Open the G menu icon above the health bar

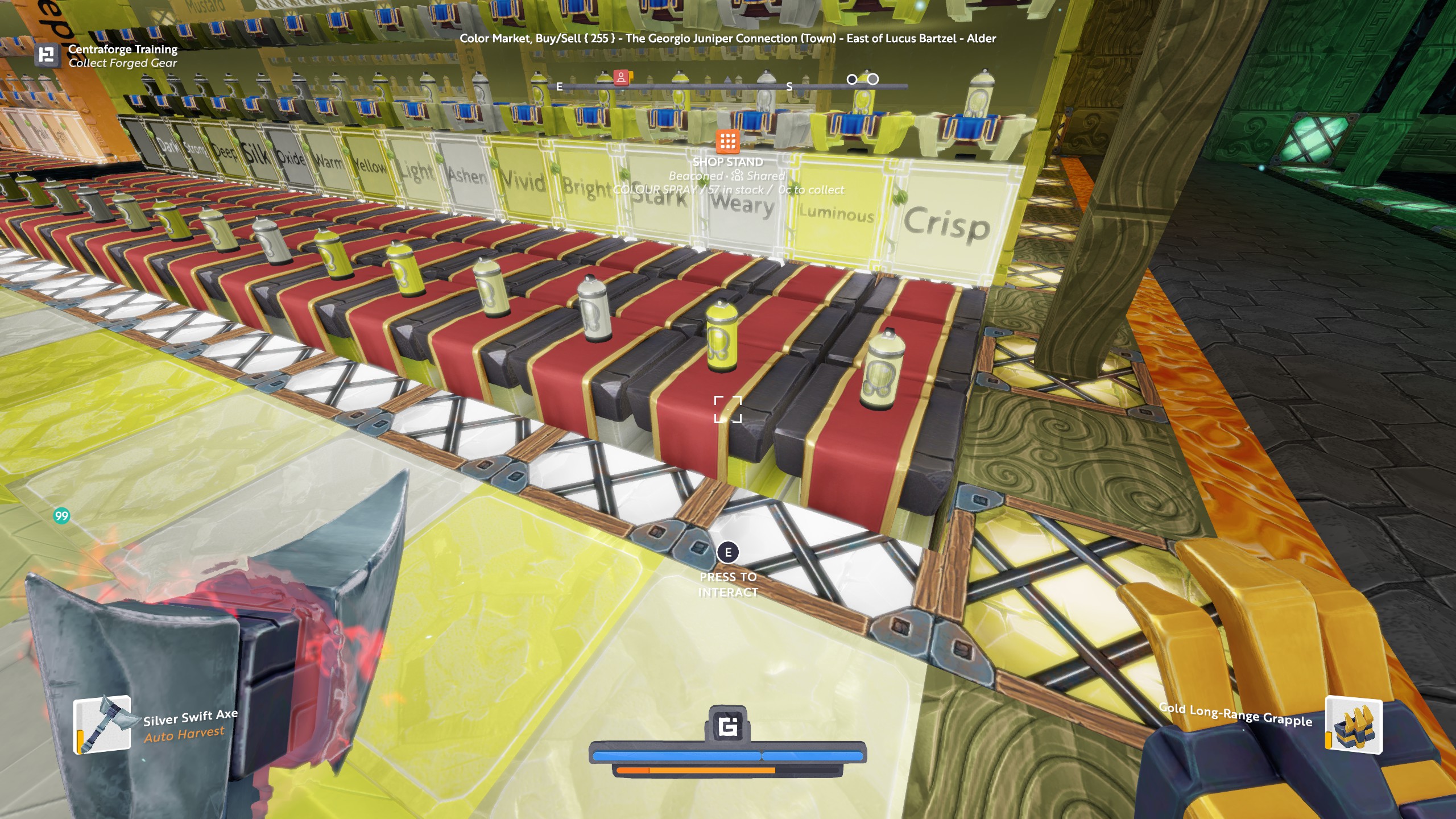[728, 726]
